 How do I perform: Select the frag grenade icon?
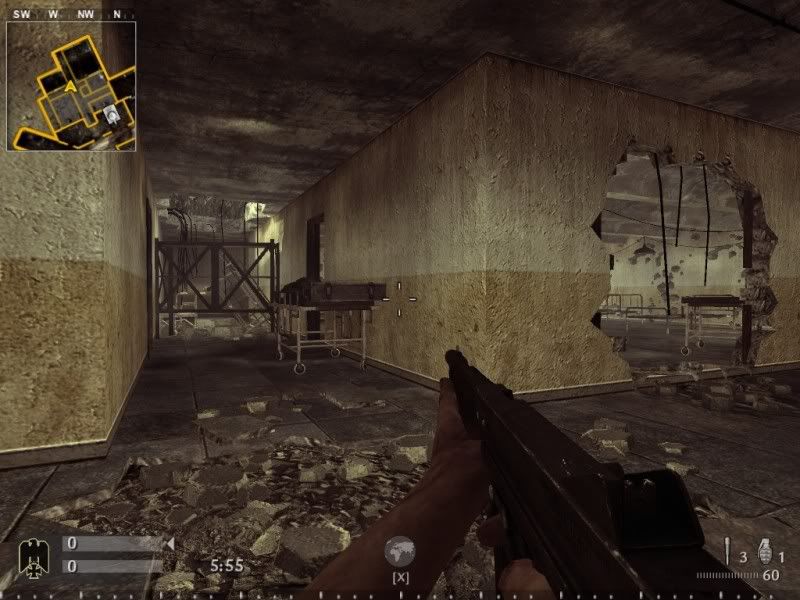pyautogui.click(x=765, y=552)
